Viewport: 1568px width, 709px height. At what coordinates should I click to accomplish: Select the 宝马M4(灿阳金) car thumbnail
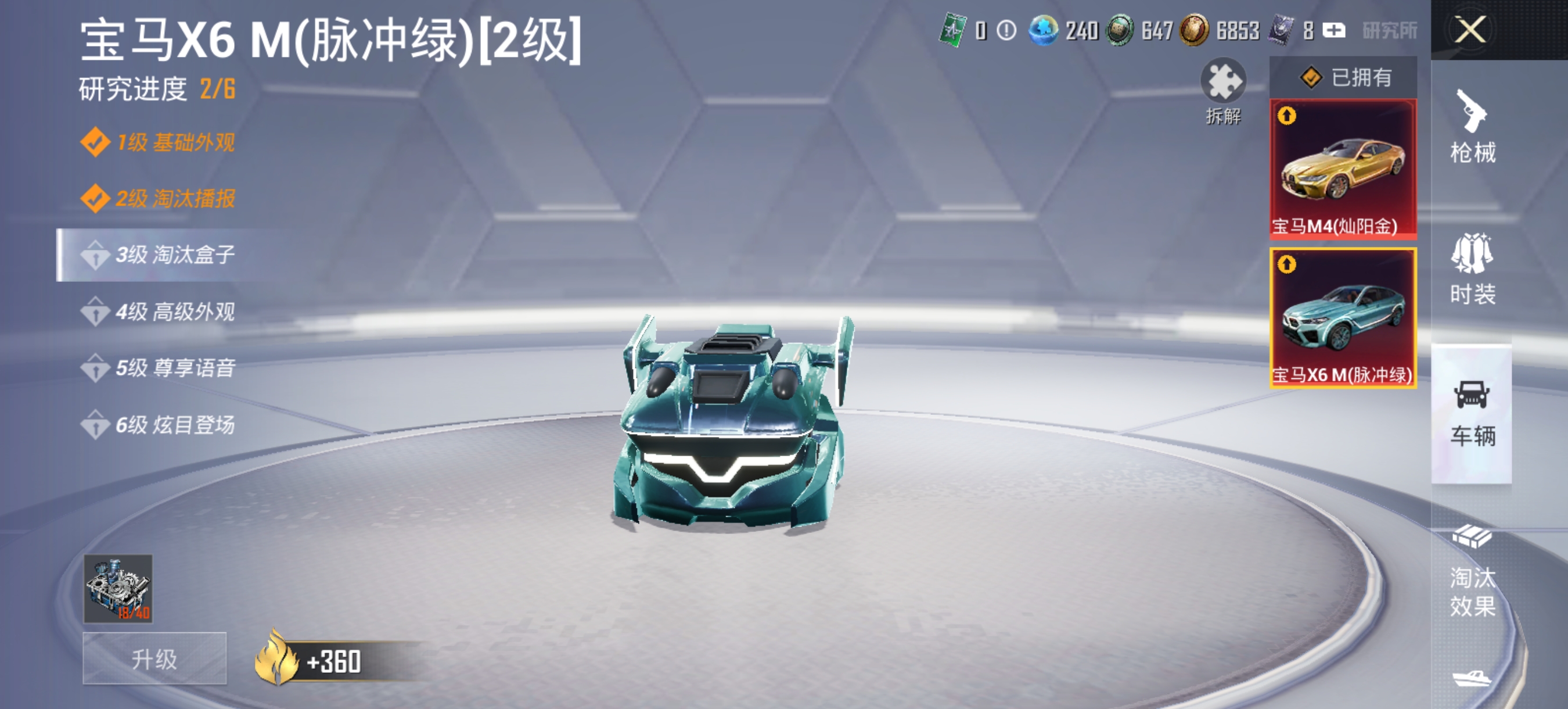coord(1343,170)
